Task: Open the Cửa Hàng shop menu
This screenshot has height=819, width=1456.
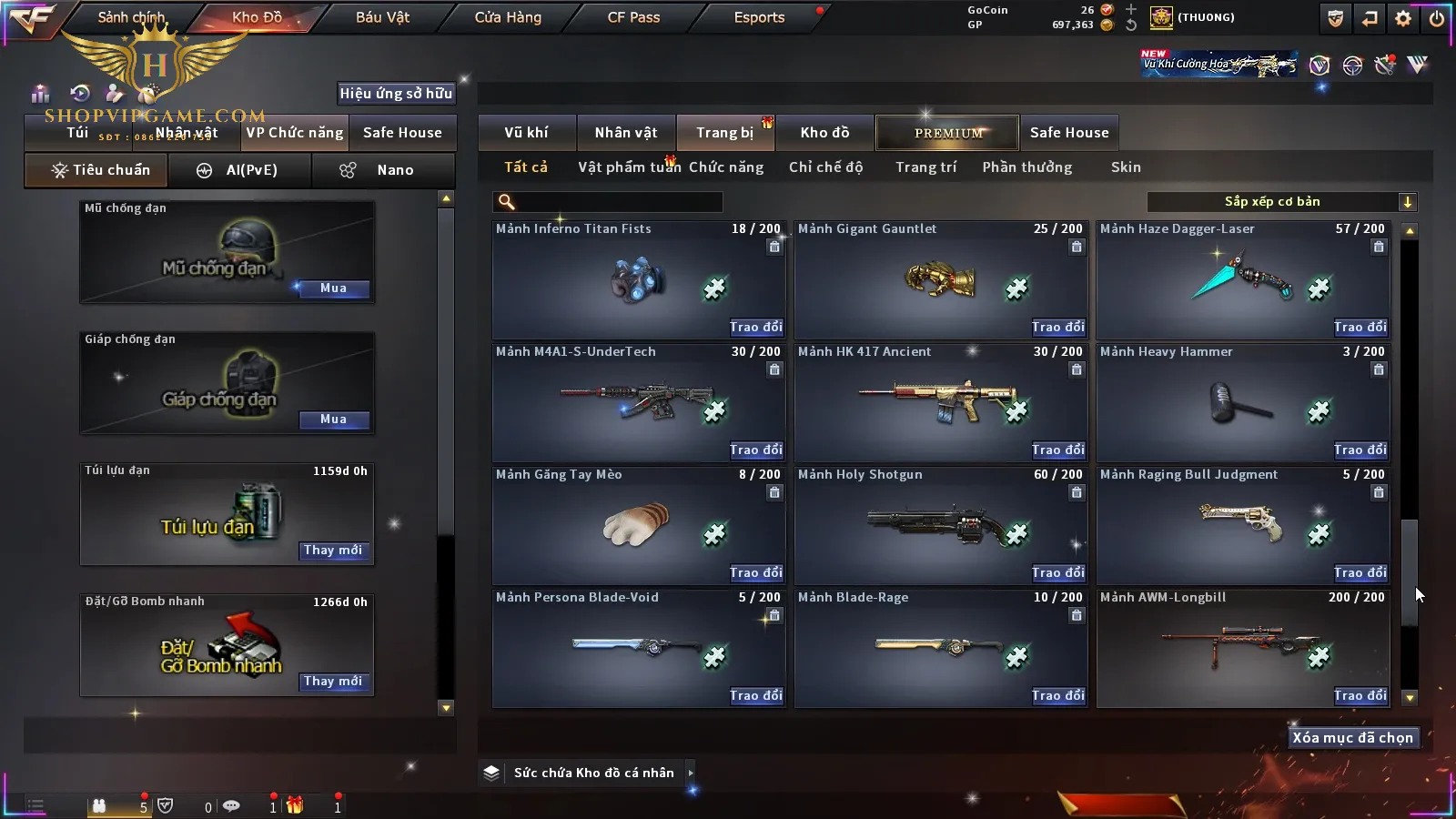Action: pos(508,17)
